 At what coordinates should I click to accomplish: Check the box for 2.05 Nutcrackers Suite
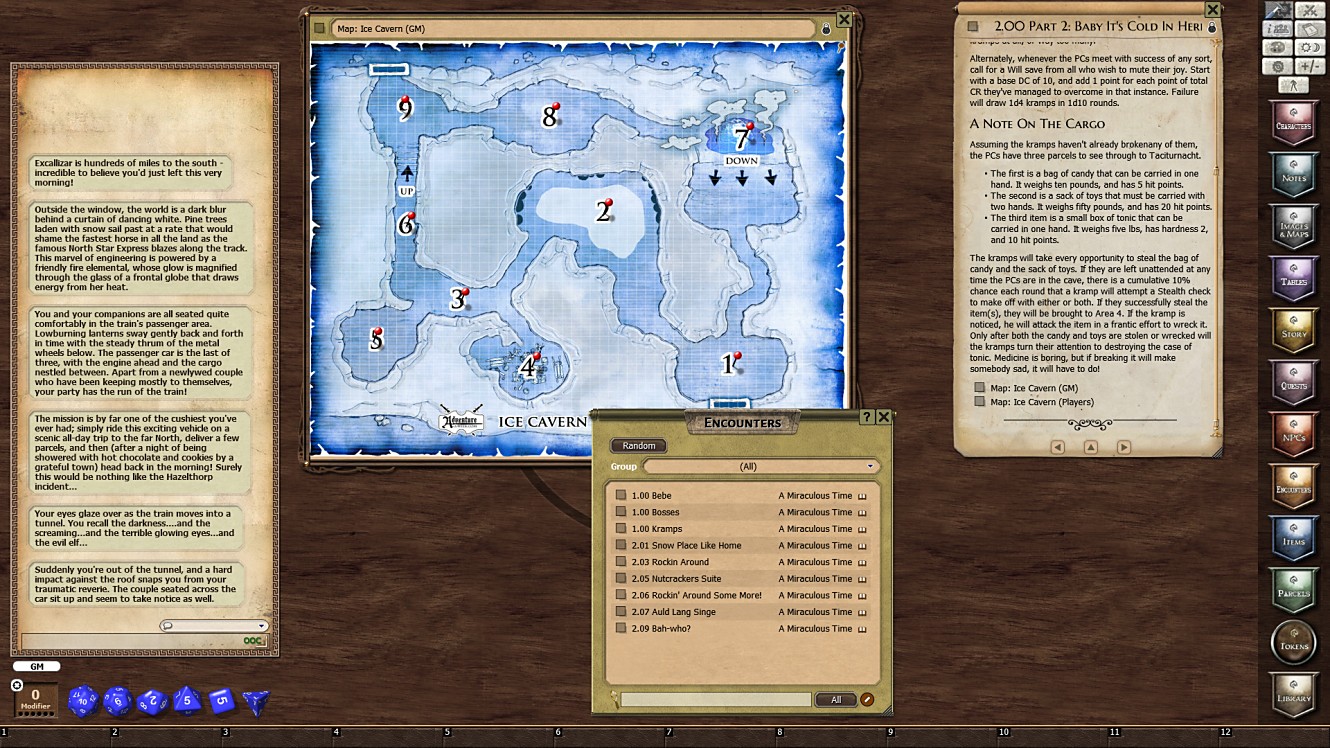[621, 578]
